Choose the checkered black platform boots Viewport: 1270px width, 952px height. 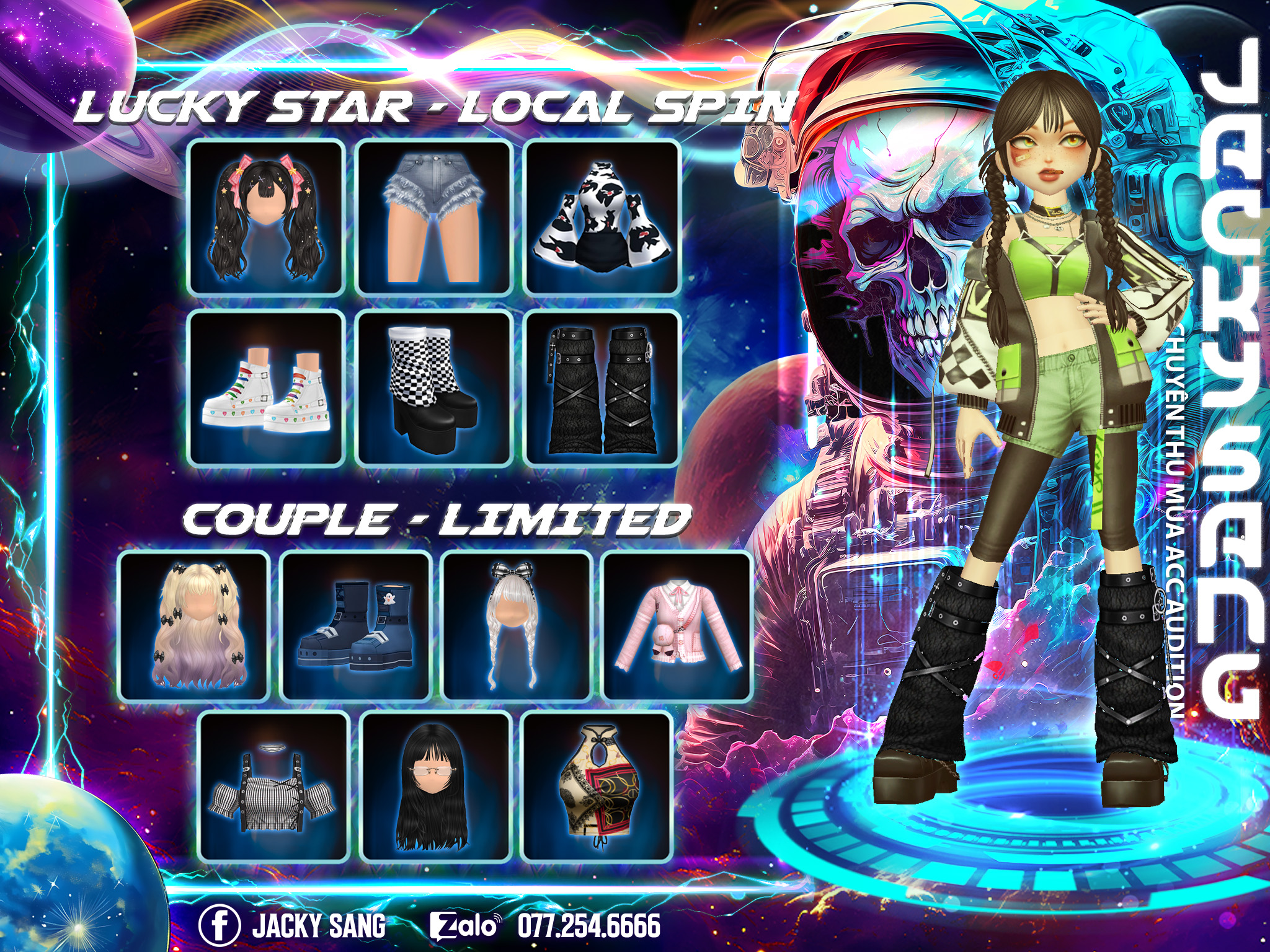[x=434, y=388]
